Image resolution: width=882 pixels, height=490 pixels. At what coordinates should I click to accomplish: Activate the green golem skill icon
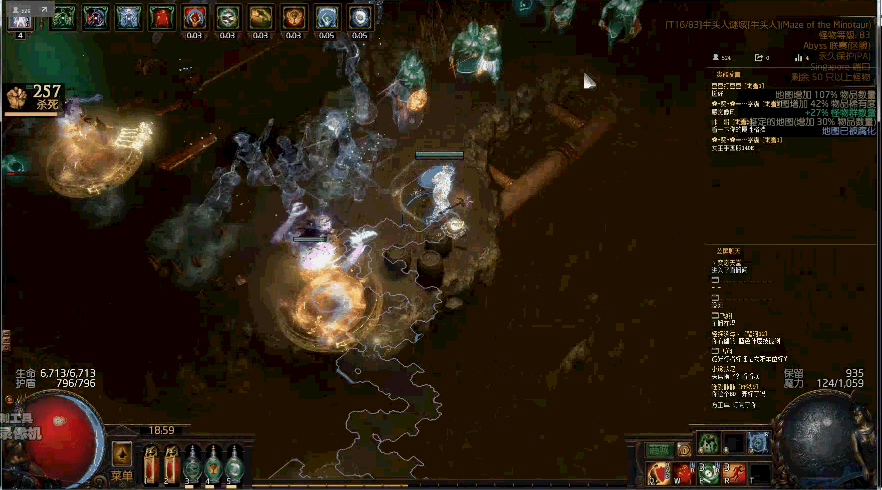pos(708,443)
